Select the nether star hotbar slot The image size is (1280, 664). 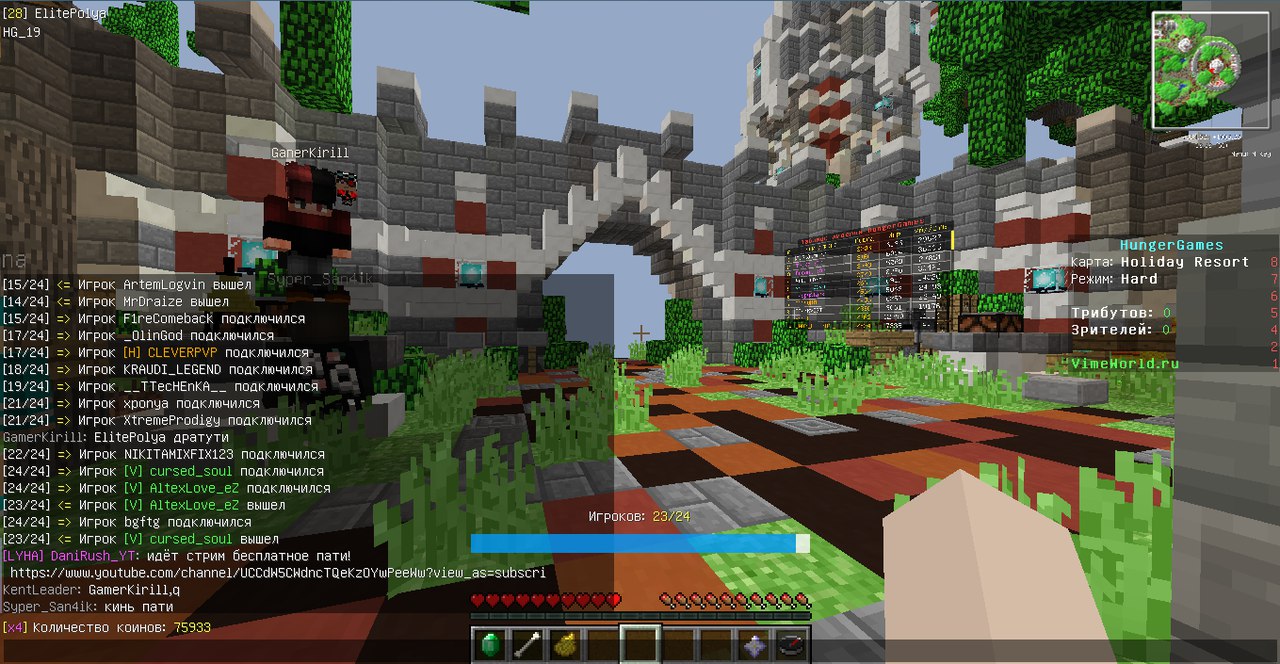coord(753,645)
